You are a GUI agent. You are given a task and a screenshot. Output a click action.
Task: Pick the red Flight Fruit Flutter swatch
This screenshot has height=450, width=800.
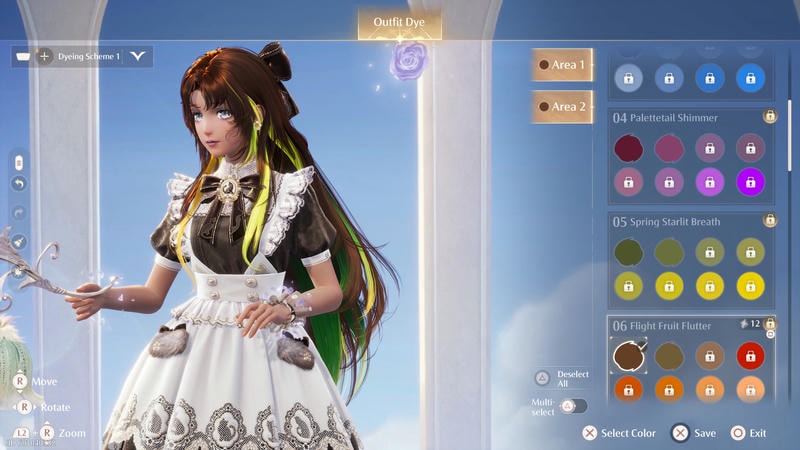tap(750, 354)
